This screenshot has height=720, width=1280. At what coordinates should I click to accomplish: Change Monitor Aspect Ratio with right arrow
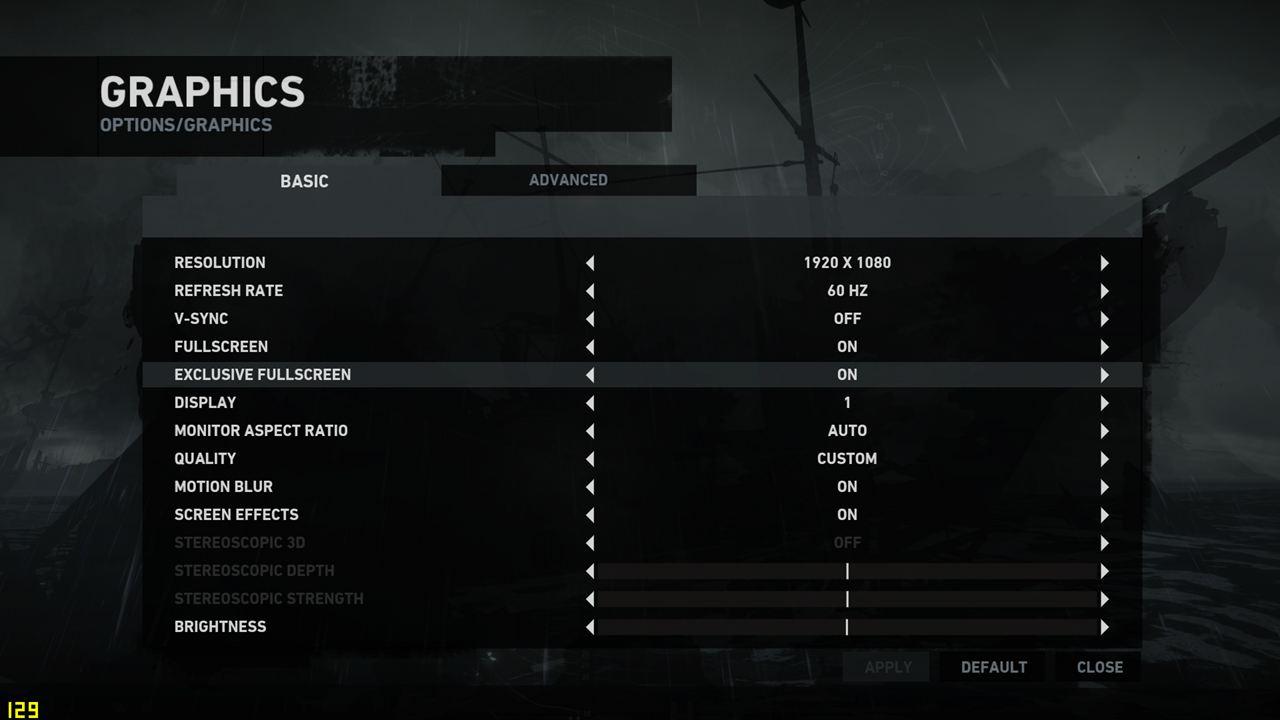pos(1104,431)
